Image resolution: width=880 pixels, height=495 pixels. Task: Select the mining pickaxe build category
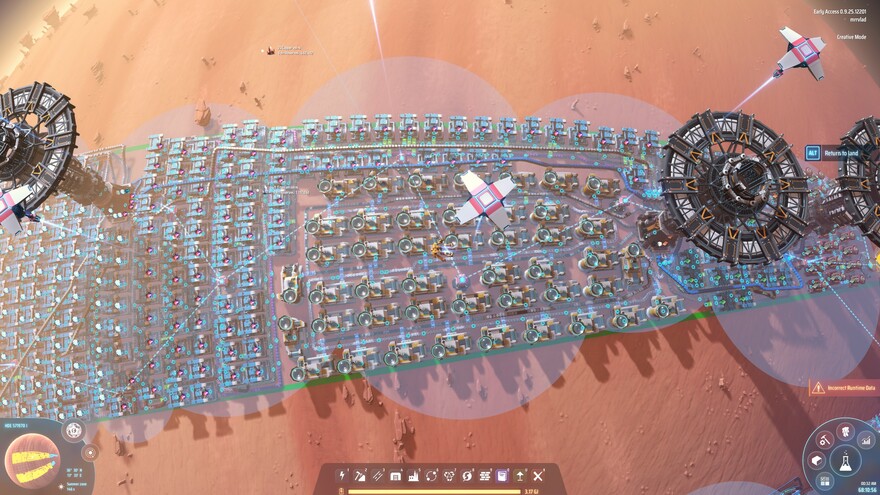coord(361,476)
